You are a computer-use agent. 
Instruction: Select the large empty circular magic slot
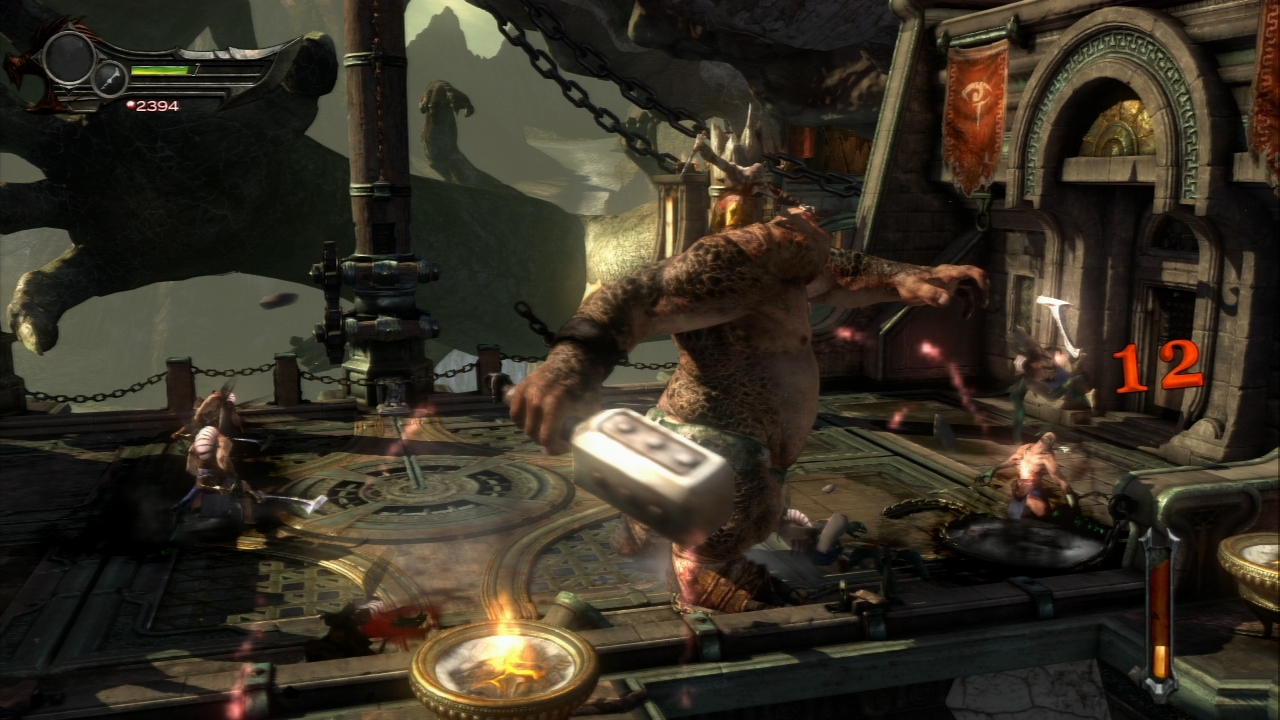tap(68, 58)
